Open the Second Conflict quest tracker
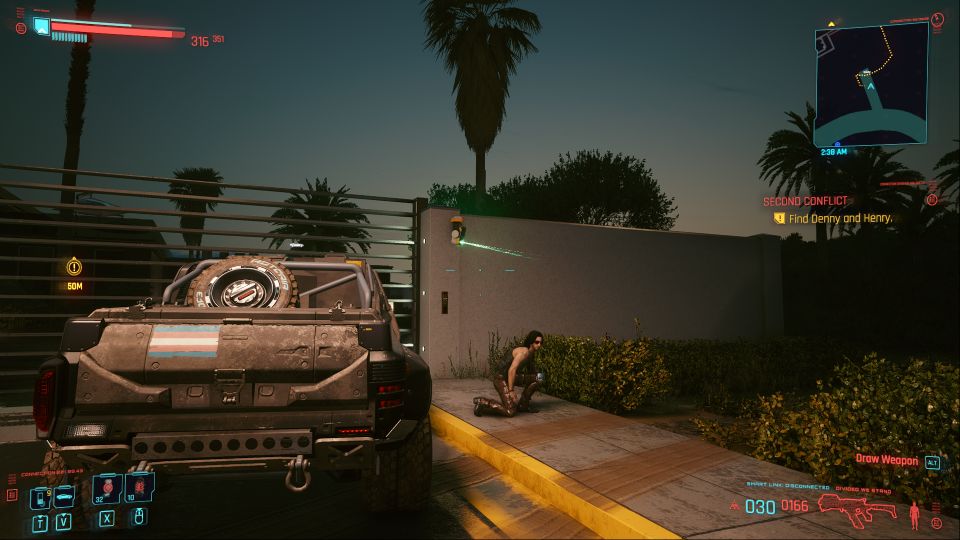The image size is (960, 540). pos(805,201)
